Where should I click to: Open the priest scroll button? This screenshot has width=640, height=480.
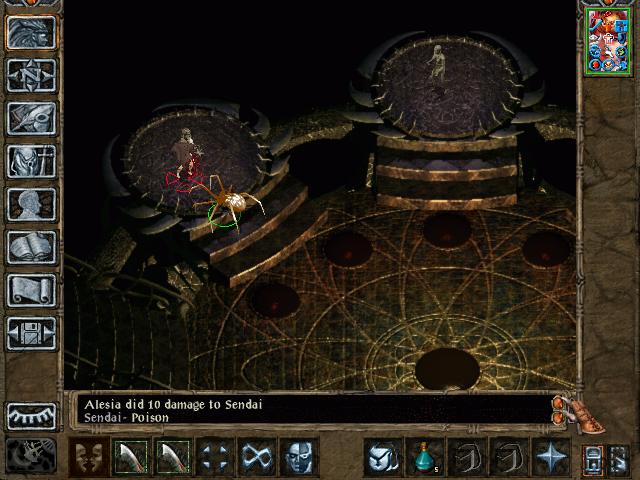tap(31, 290)
